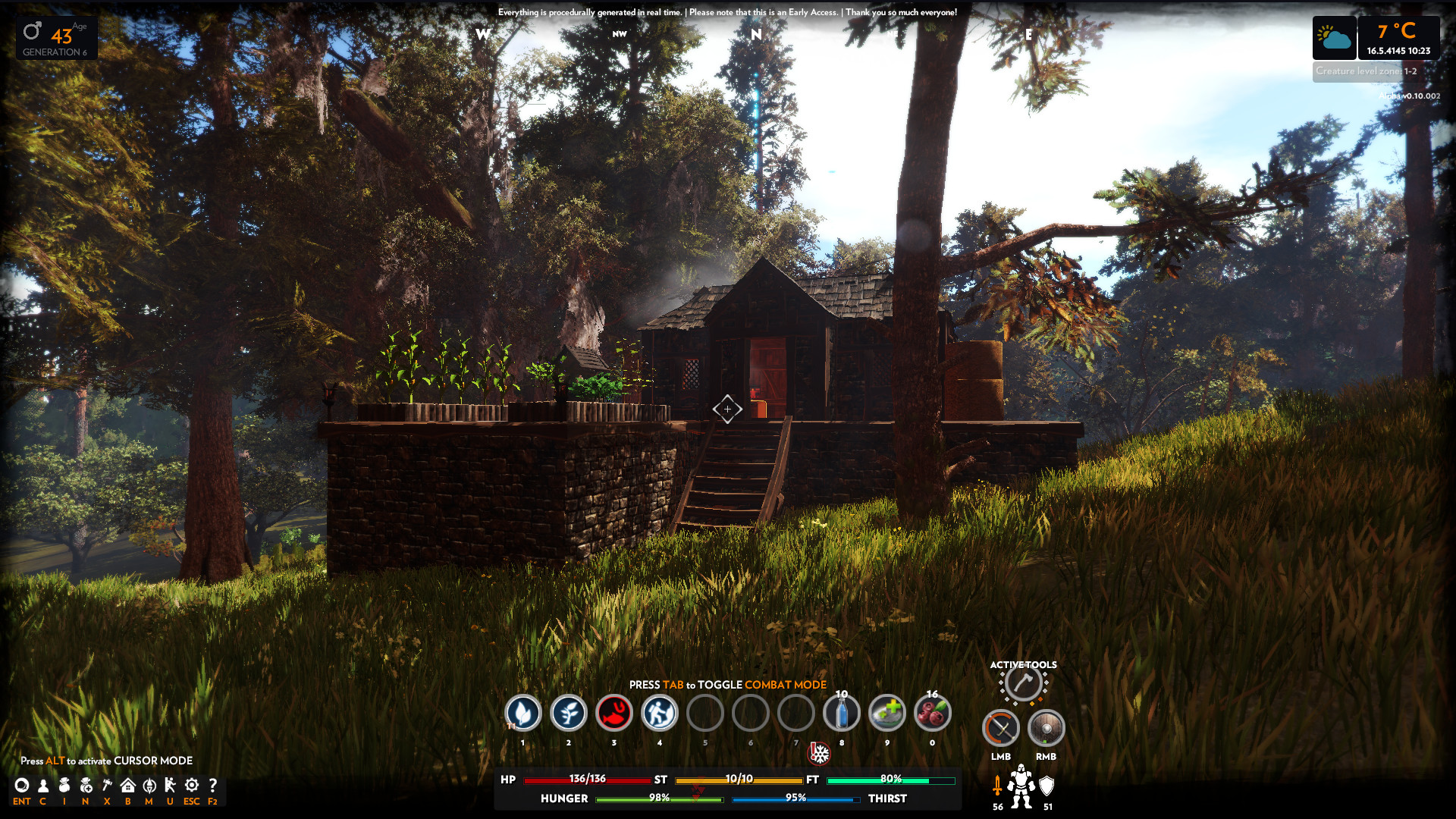Select the red berries hotbar slot
This screenshot has width=1456, height=819.
[933, 713]
